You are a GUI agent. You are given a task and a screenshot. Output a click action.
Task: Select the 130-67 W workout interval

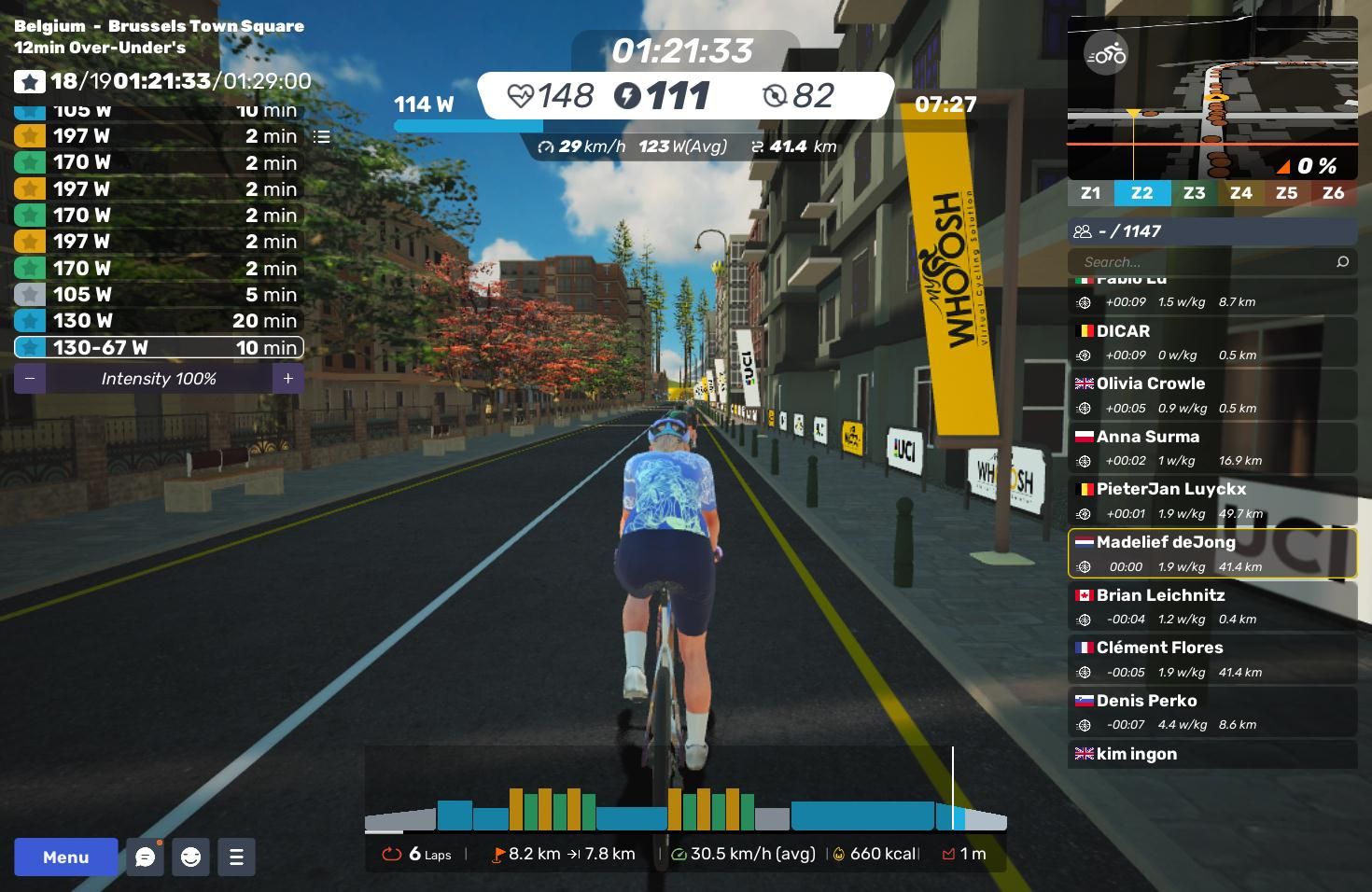point(159,347)
